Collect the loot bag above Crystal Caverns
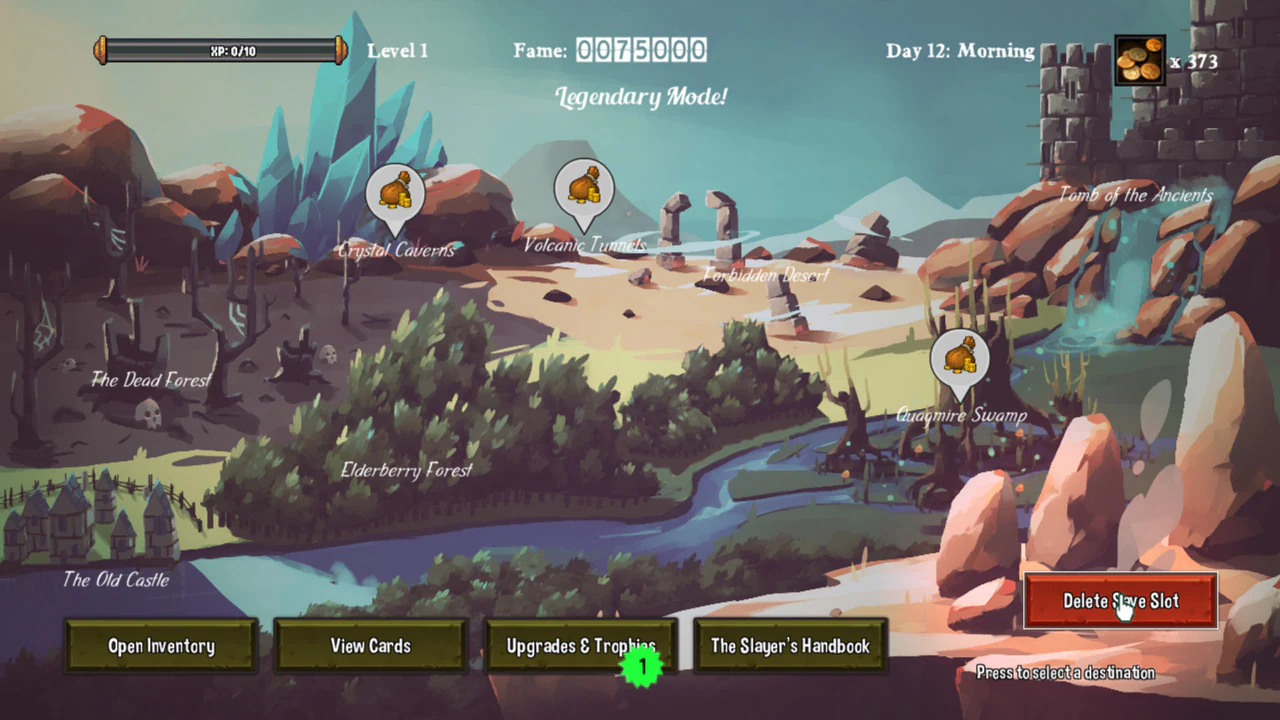1280x720 pixels. tap(397, 192)
